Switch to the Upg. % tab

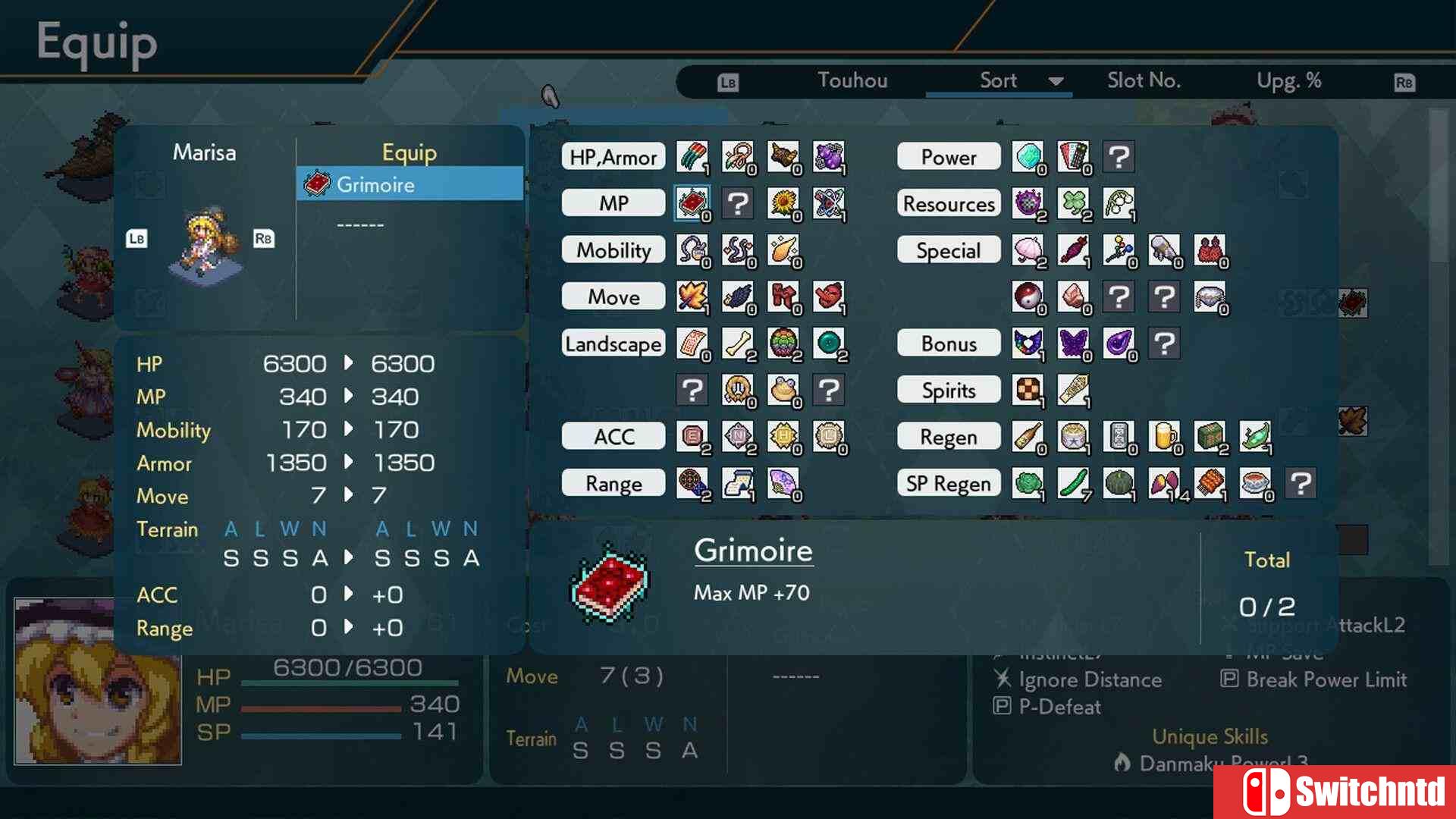(x=1288, y=80)
